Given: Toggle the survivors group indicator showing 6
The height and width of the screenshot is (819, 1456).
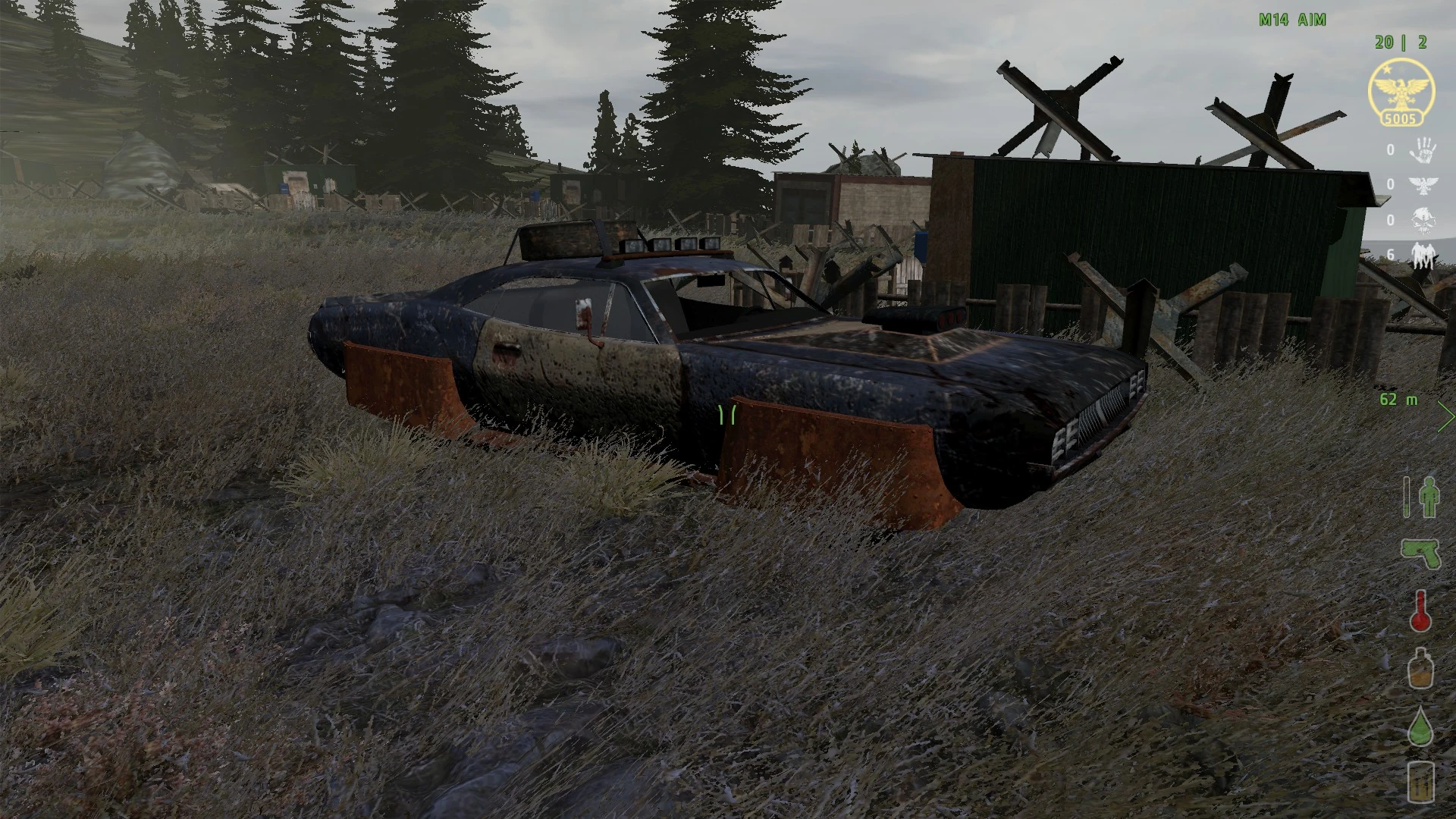Looking at the screenshot, I should [1423, 254].
